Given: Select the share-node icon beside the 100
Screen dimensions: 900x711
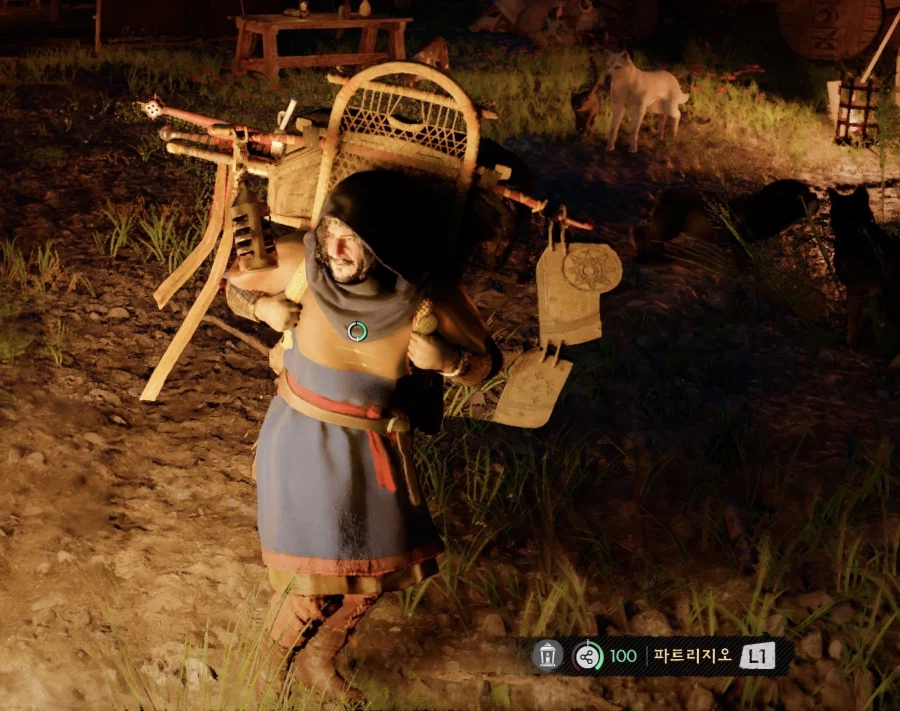Looking at the screenshot, I should [x=588, y=656].
